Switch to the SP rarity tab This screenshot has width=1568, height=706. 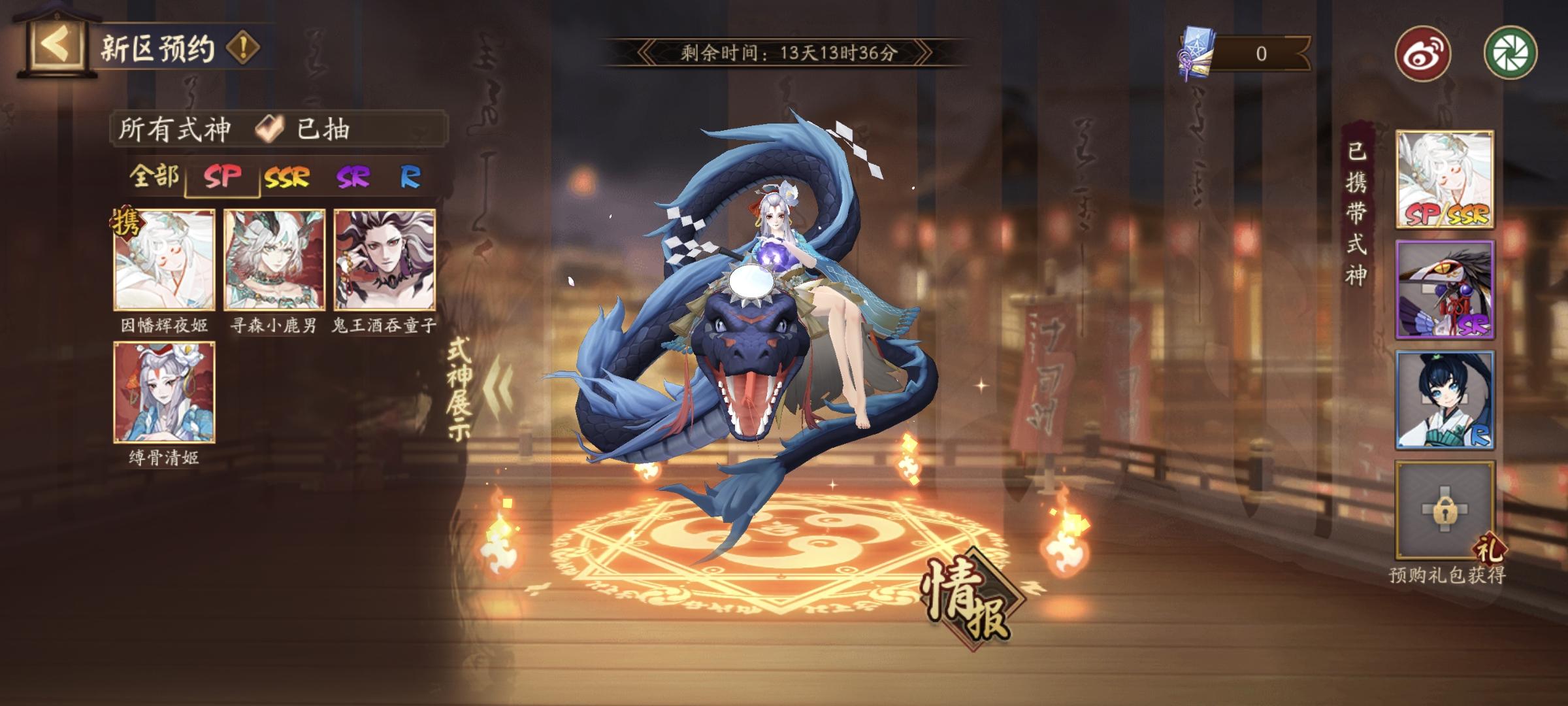(222, 176)
